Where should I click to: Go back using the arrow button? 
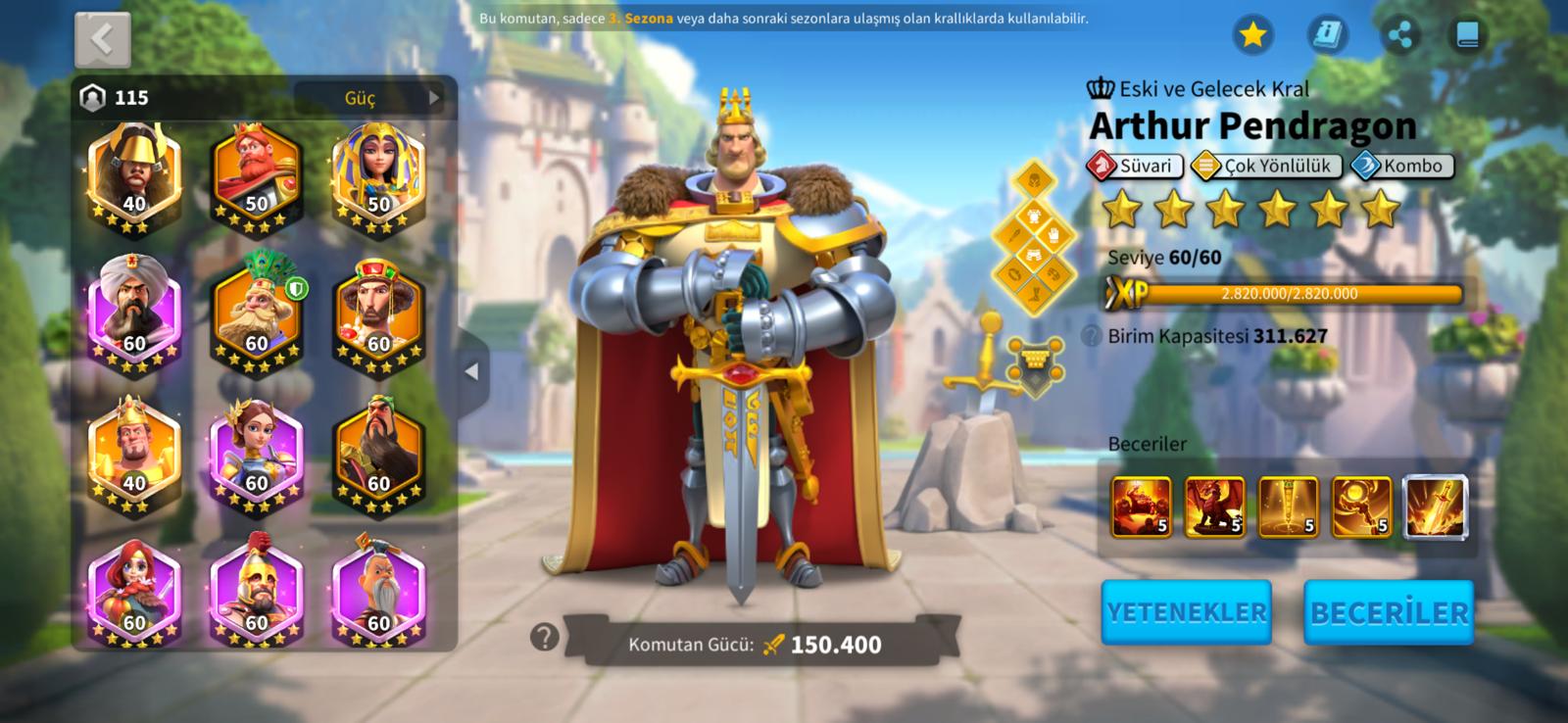click(x=102, y=40)
